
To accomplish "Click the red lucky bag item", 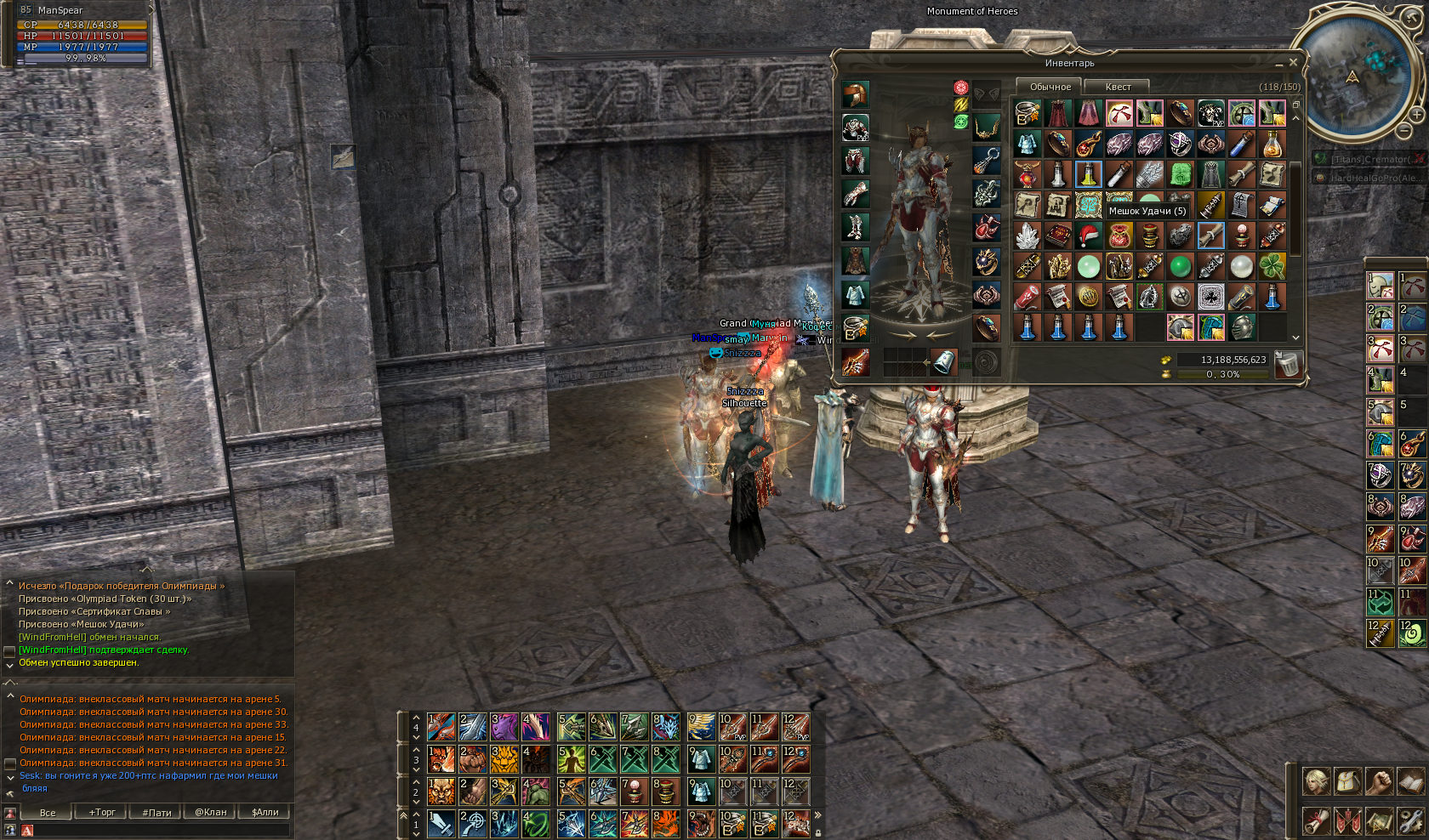I will (x=1119, y=236).
